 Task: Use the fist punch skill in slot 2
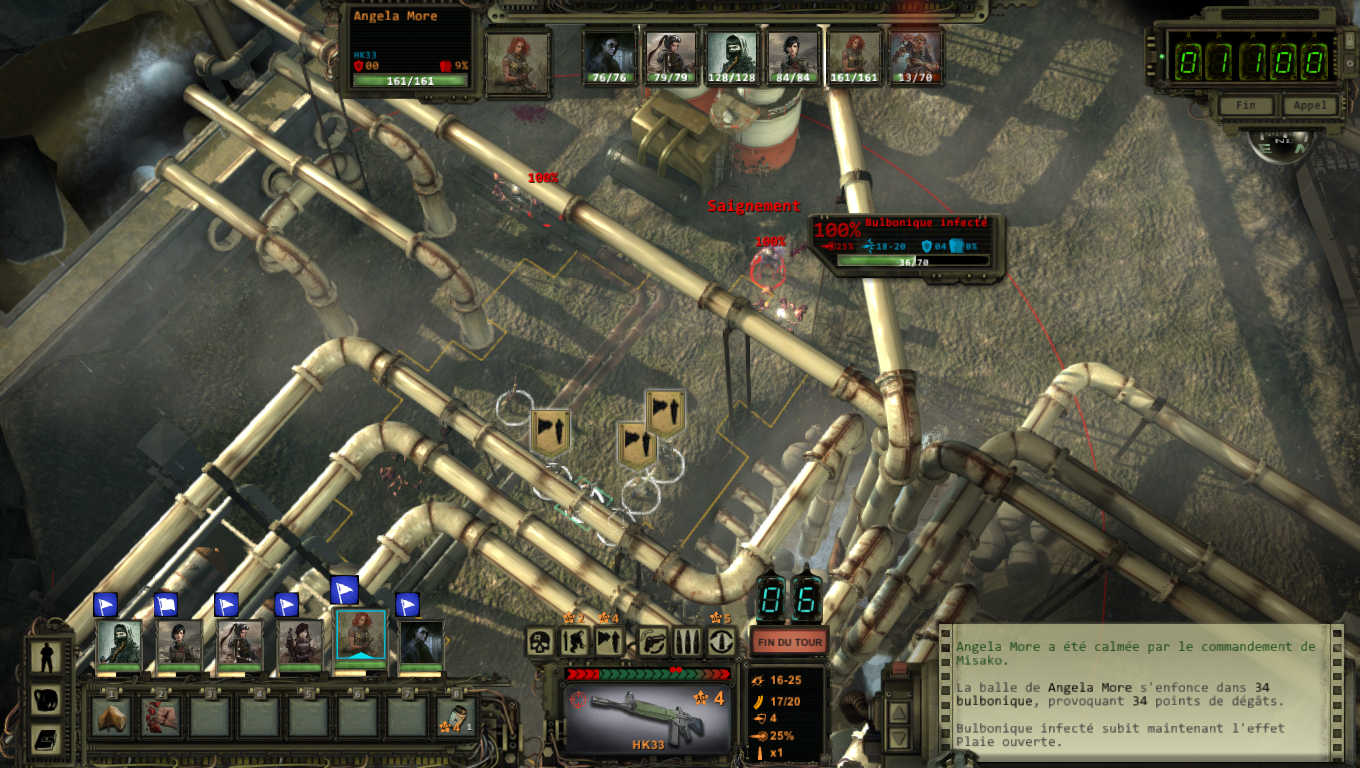click(160, 717)
